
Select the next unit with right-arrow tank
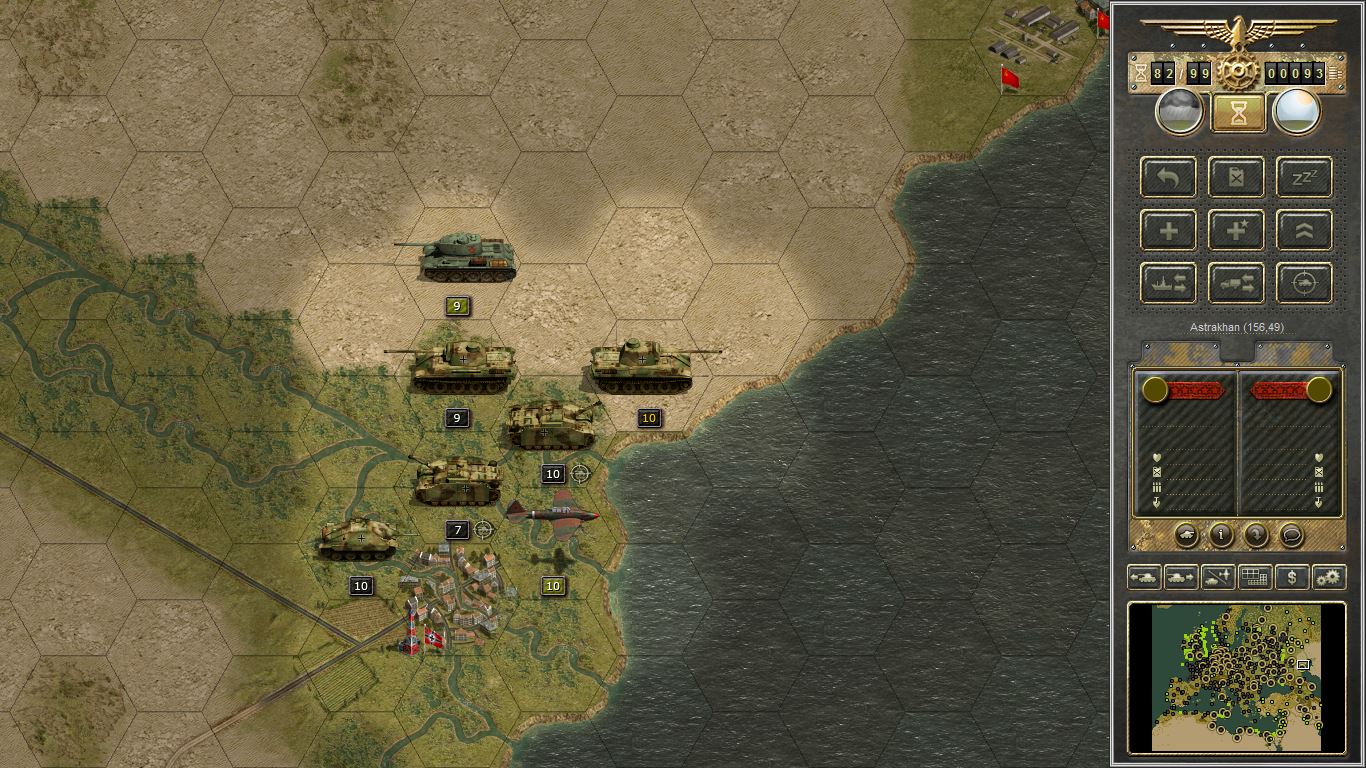[1181, 577]
